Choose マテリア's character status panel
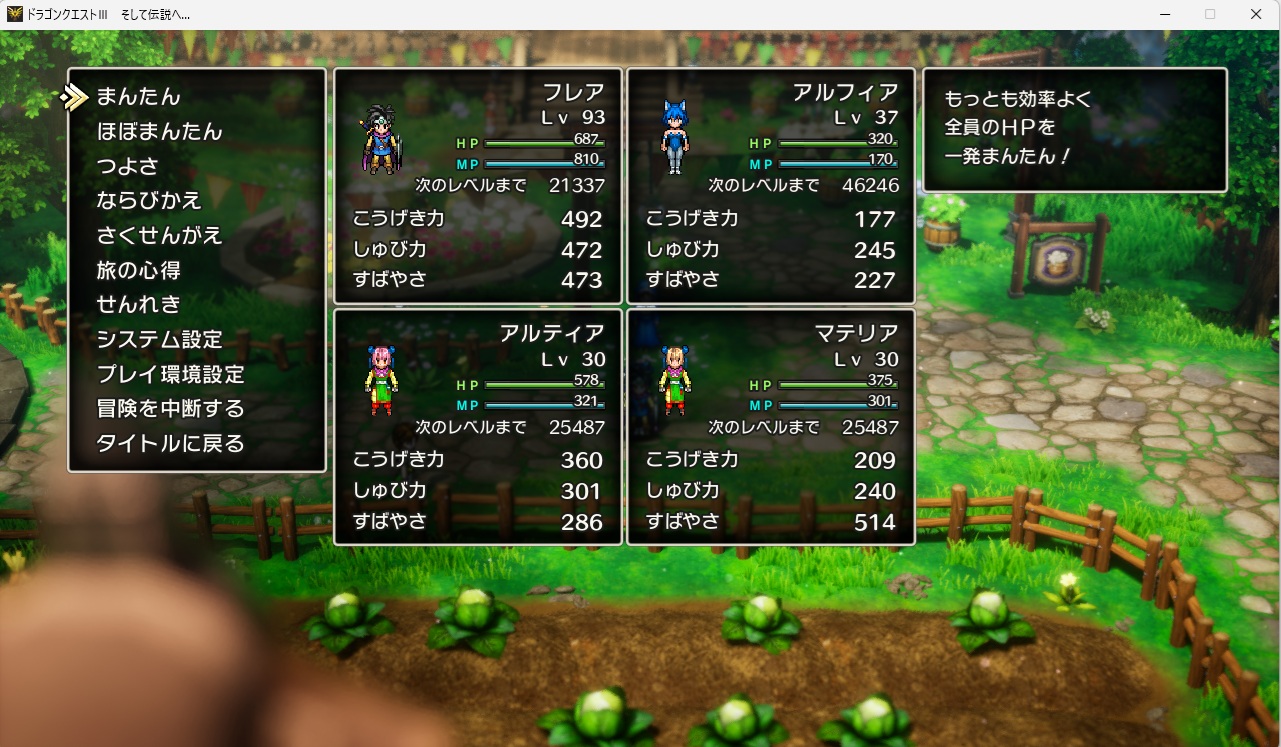The image size is (1281, 747). click(x=771, y=427)
